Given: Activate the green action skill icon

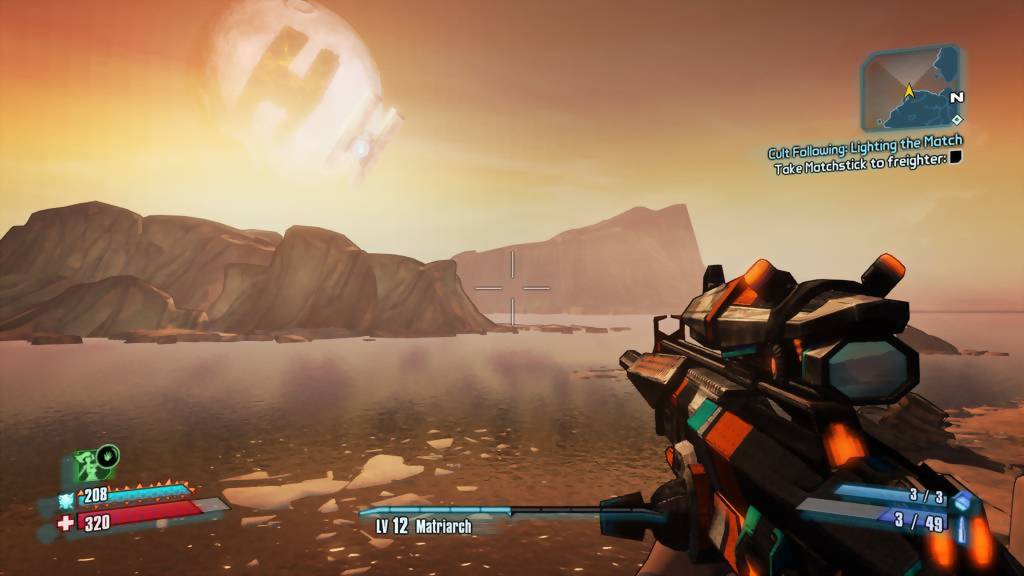Looking at the screenshot, I should click(x=94, y=465).
